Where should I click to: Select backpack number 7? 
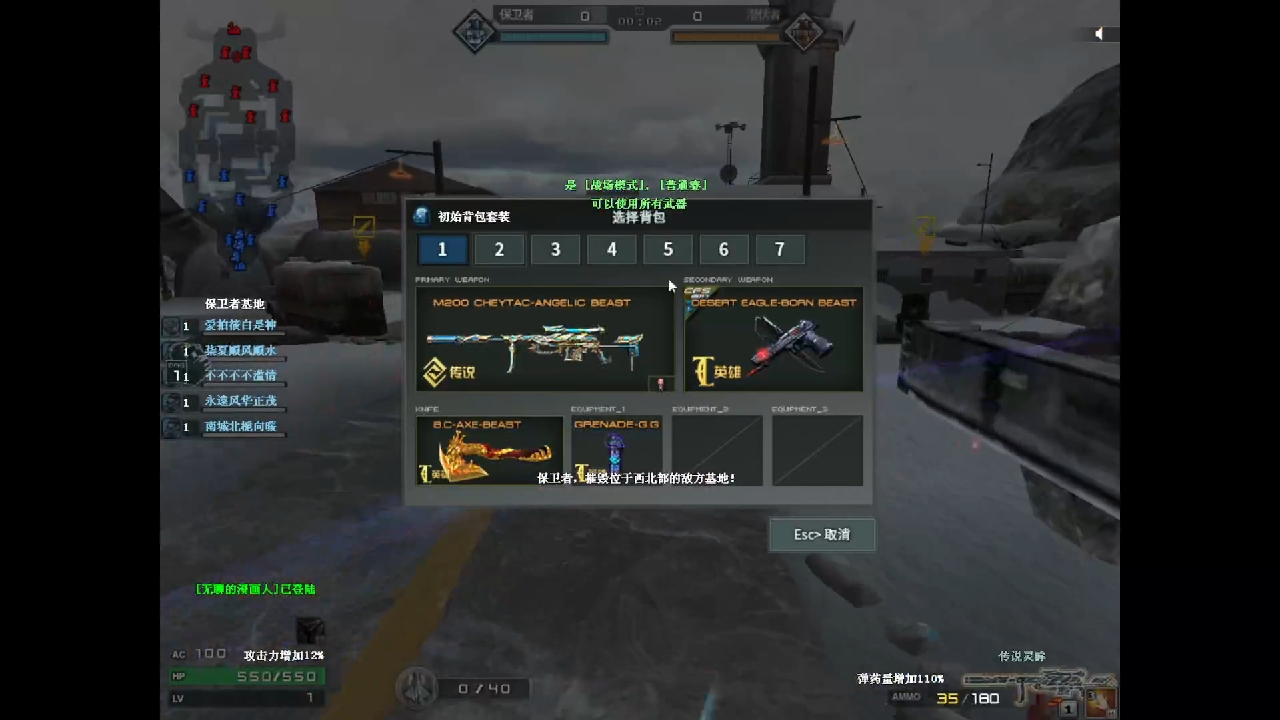pos(780,250)
